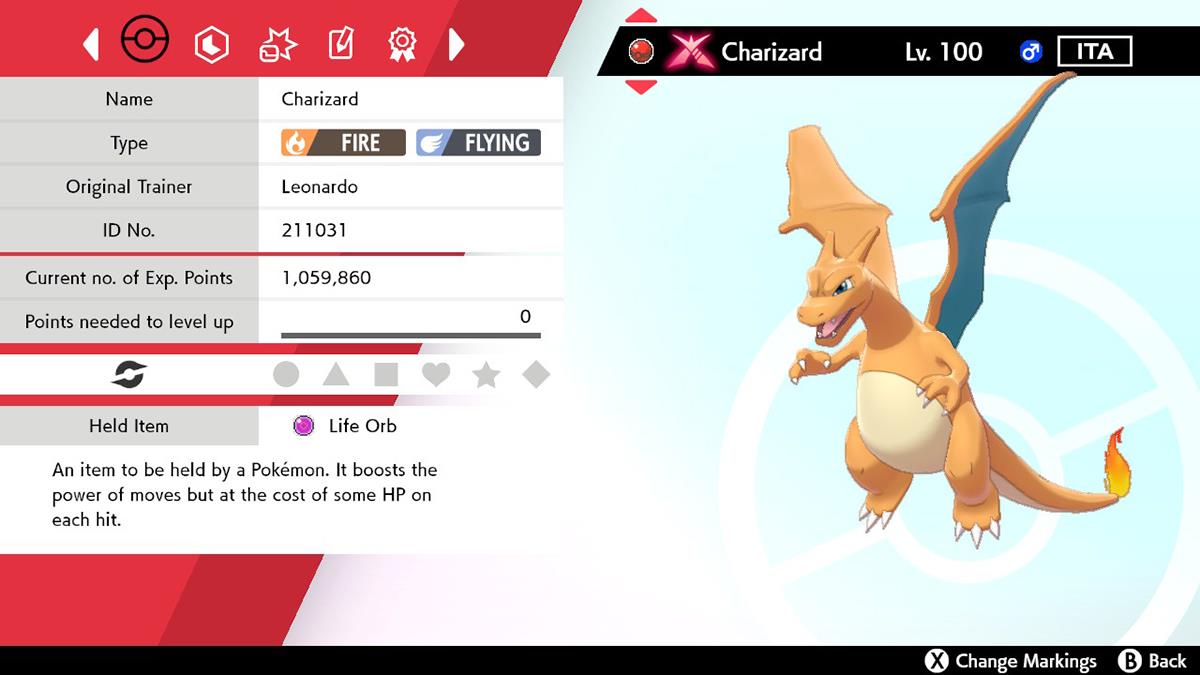The width and height of the screenshot is (1200, 675).
Task: Go to next page with right arrow
Action: (x=456, y=43)
